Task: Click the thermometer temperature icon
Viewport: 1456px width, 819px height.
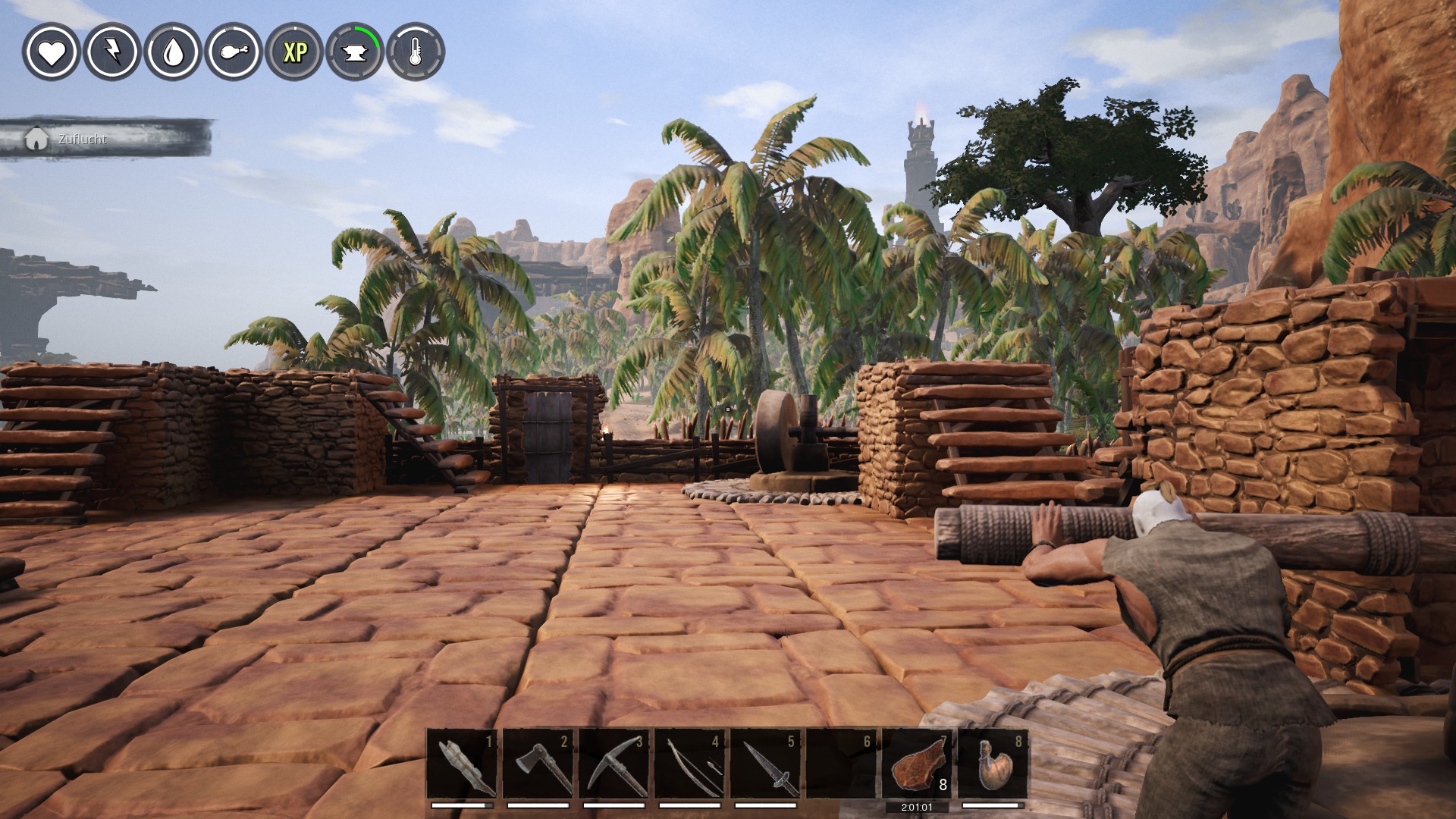Action: click(x=416, y=52)
